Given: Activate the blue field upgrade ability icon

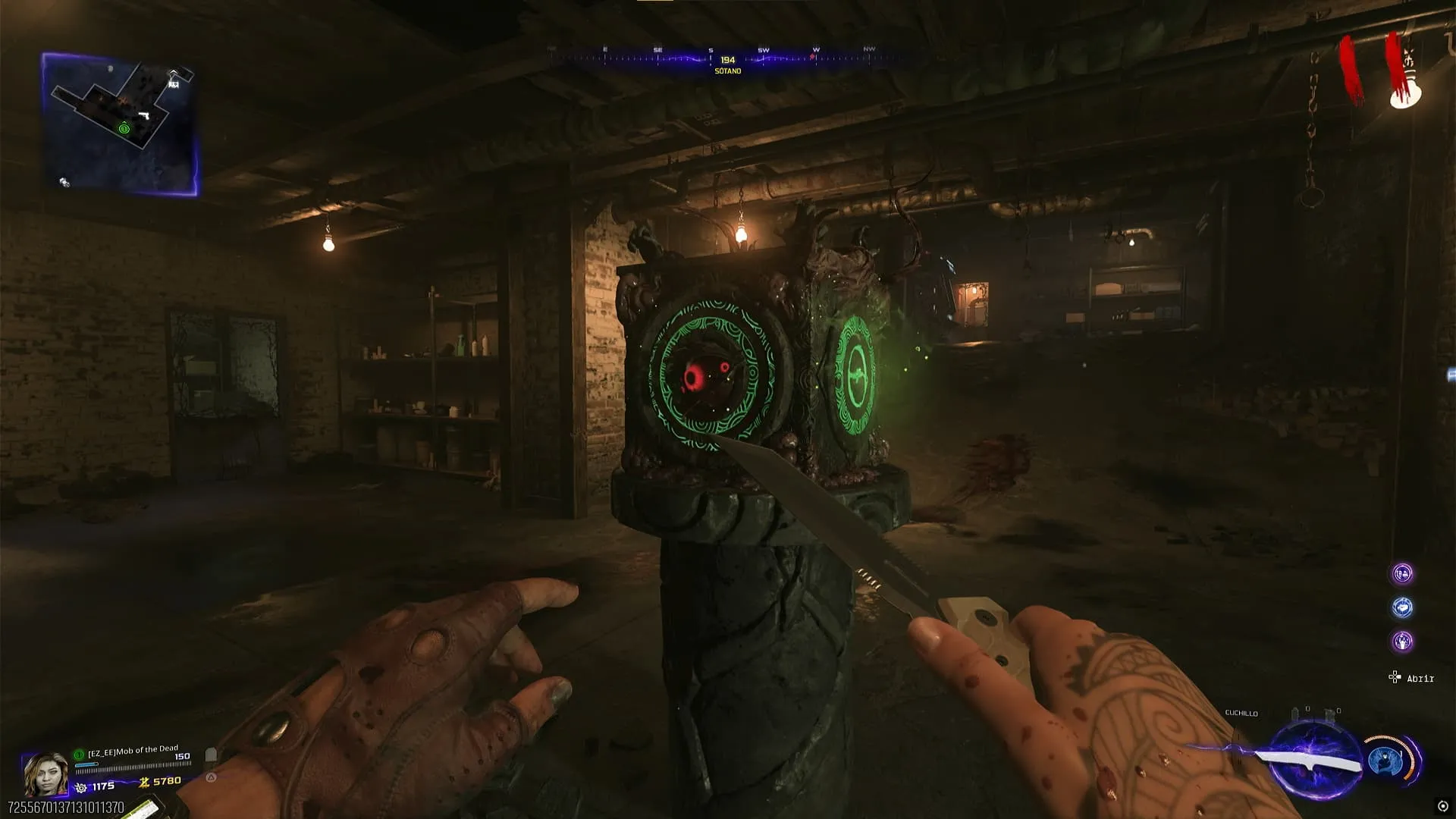Looking at the screenshot, I should click(x=1387, y=761).
